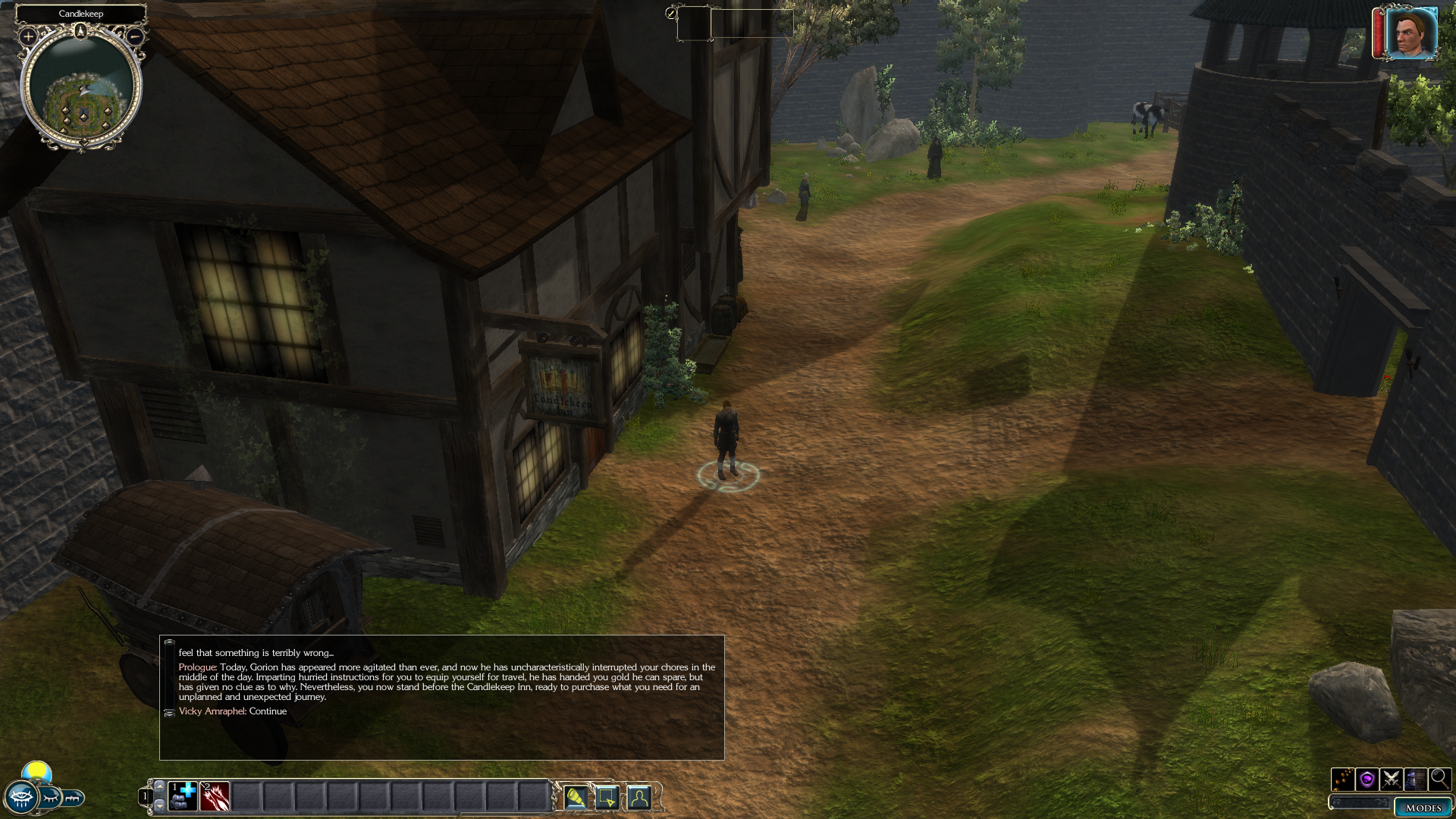
Task: Show the next hotbar page with up arrow
Action: pos(159,786)
